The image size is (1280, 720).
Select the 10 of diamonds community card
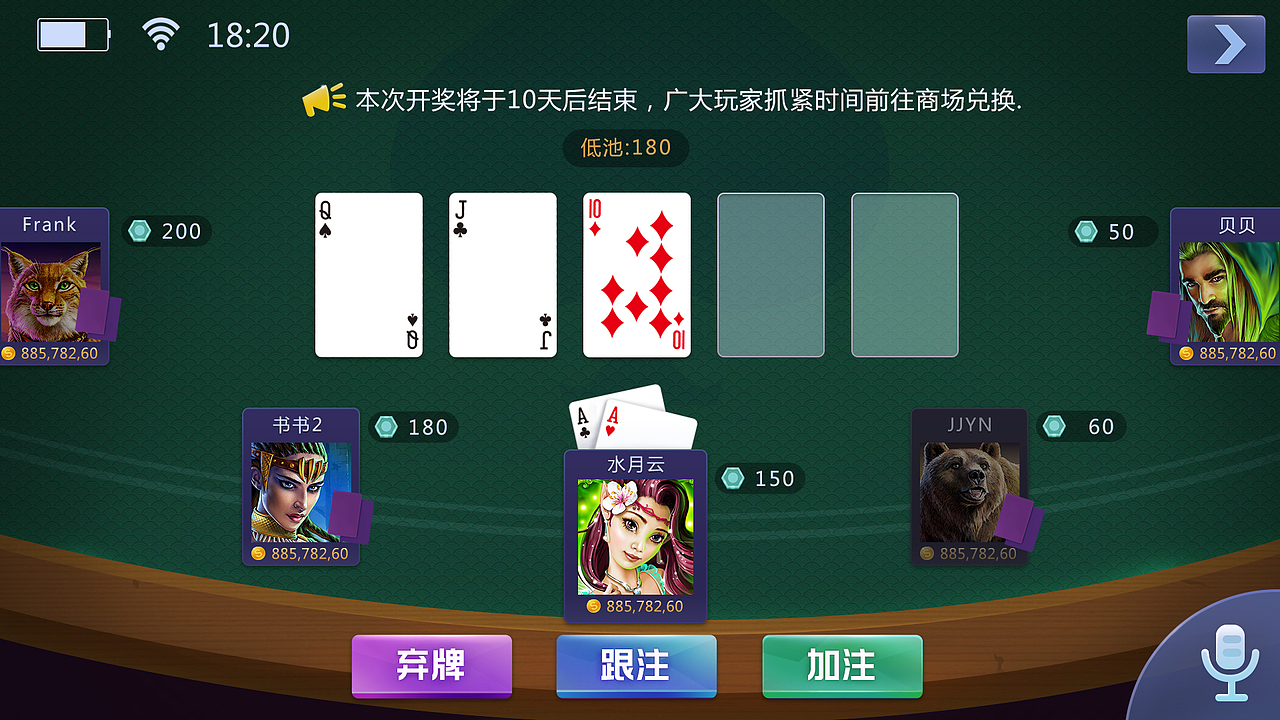click(x=637, y=274)
